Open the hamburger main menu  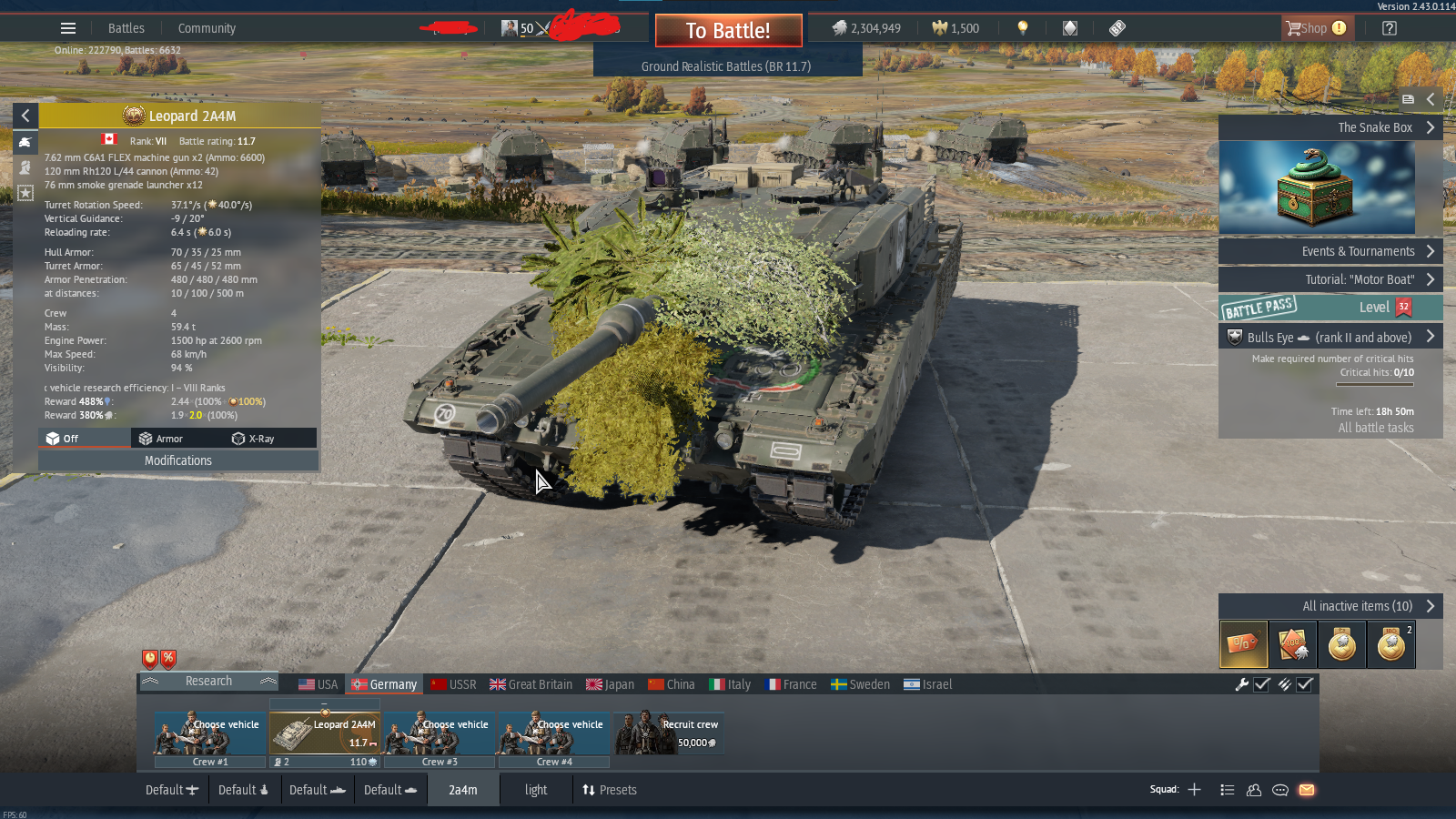pos(68,28)
